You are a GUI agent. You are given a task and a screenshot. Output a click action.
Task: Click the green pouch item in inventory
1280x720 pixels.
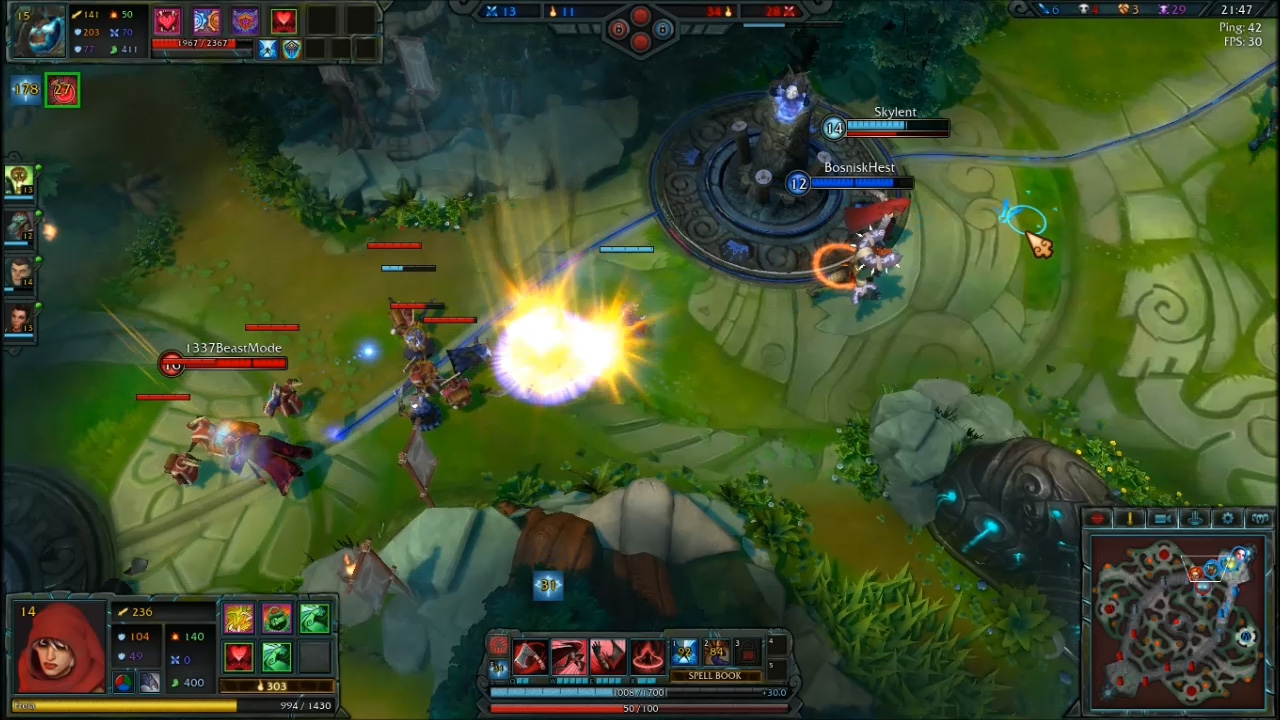tap(276, 619)
